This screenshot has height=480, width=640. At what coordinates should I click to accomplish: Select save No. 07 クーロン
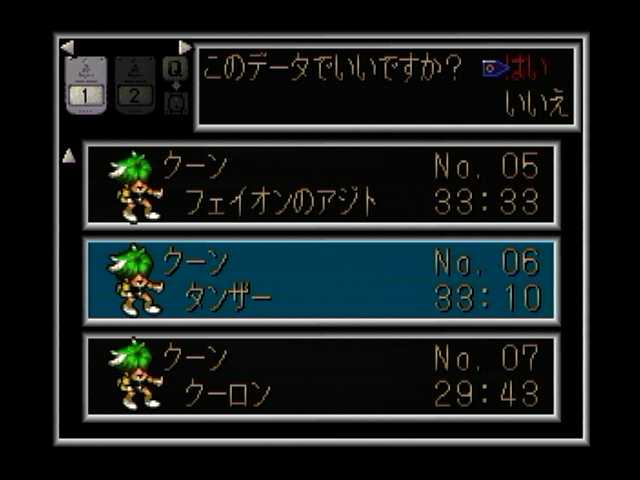(x=321, y=376)
